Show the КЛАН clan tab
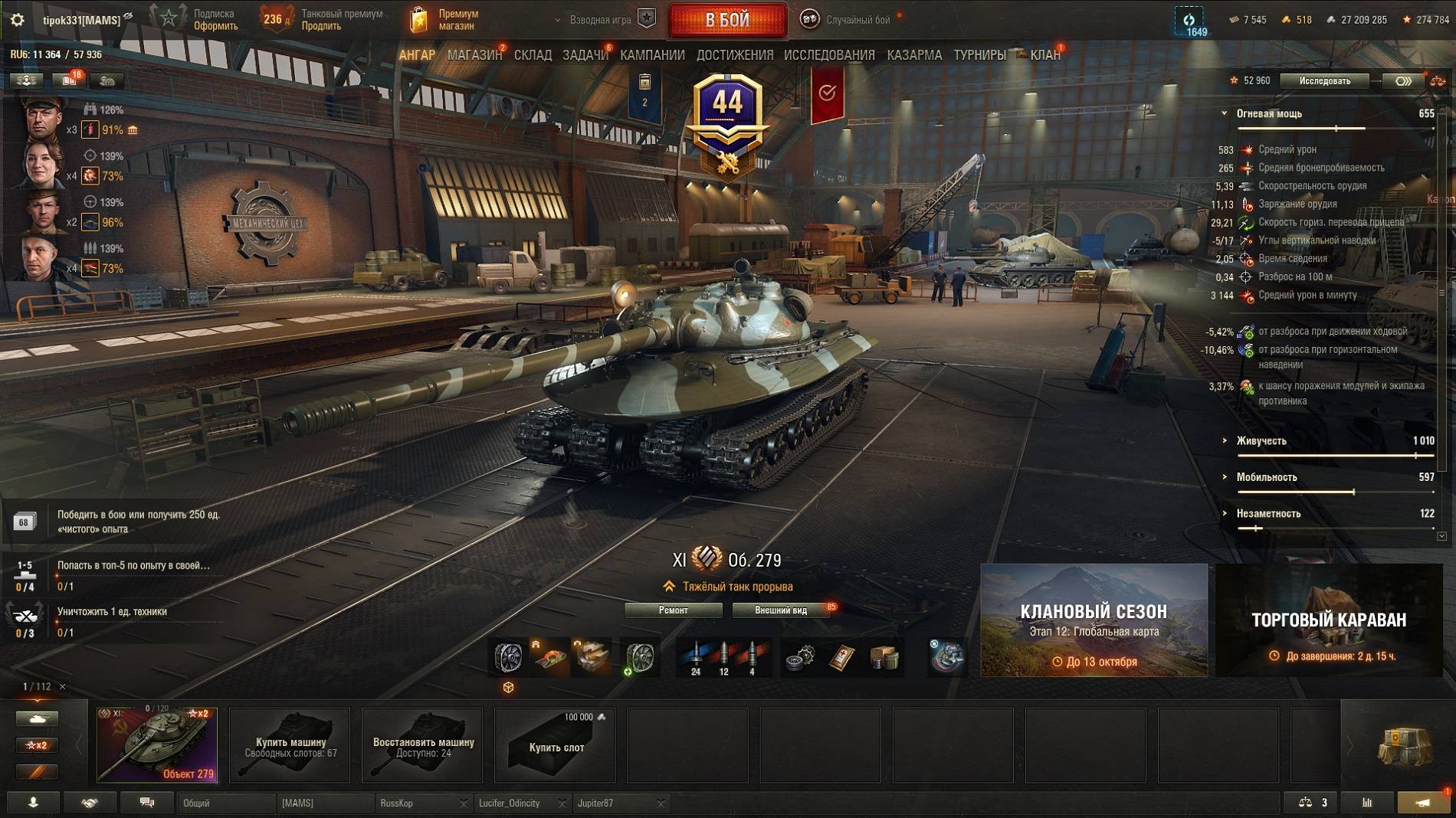Image resolution: width=1456 pixels, height=818 pixels. point(1044,55)
